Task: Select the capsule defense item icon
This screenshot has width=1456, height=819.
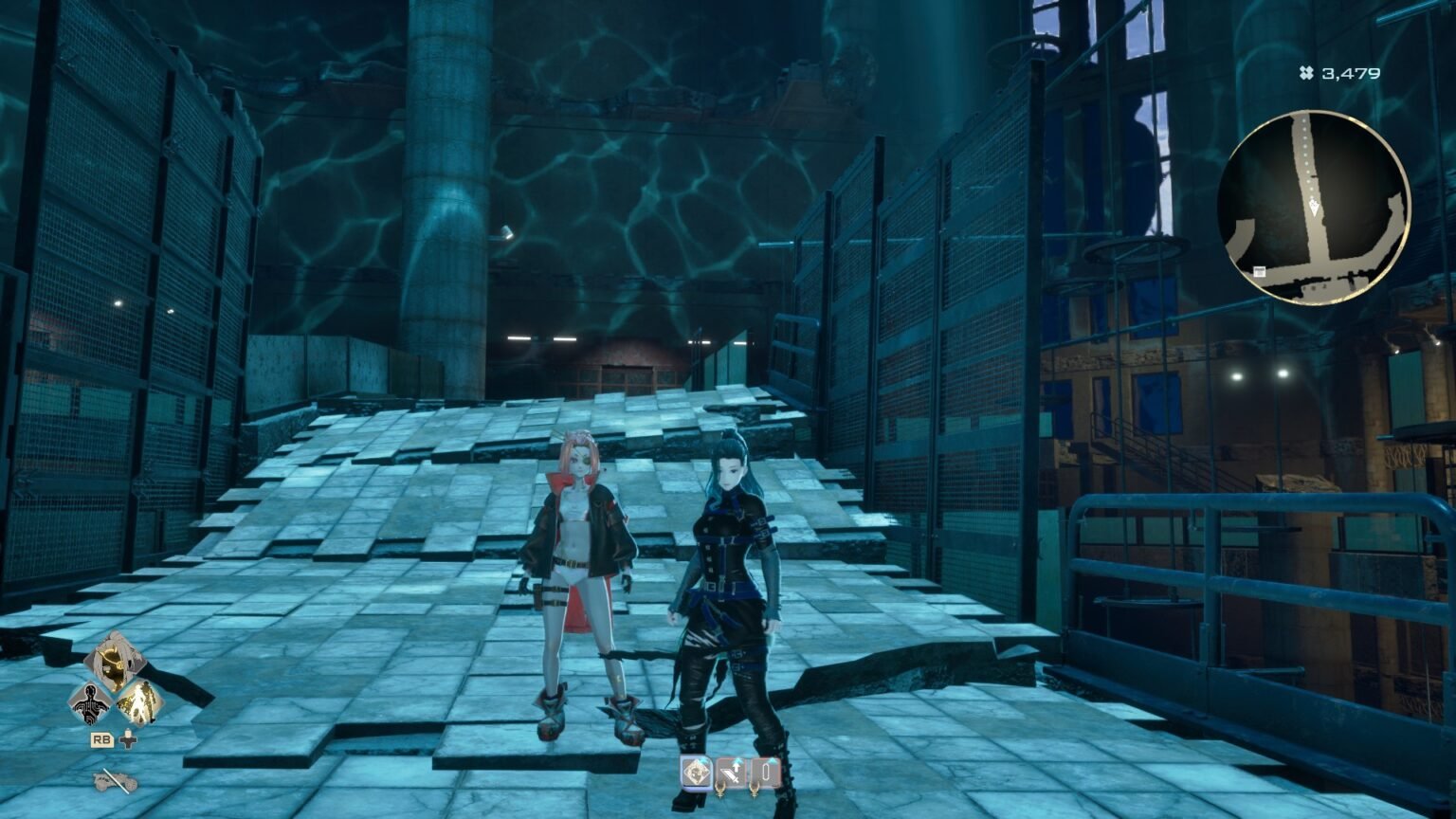Action: click(x=766, y=773)
